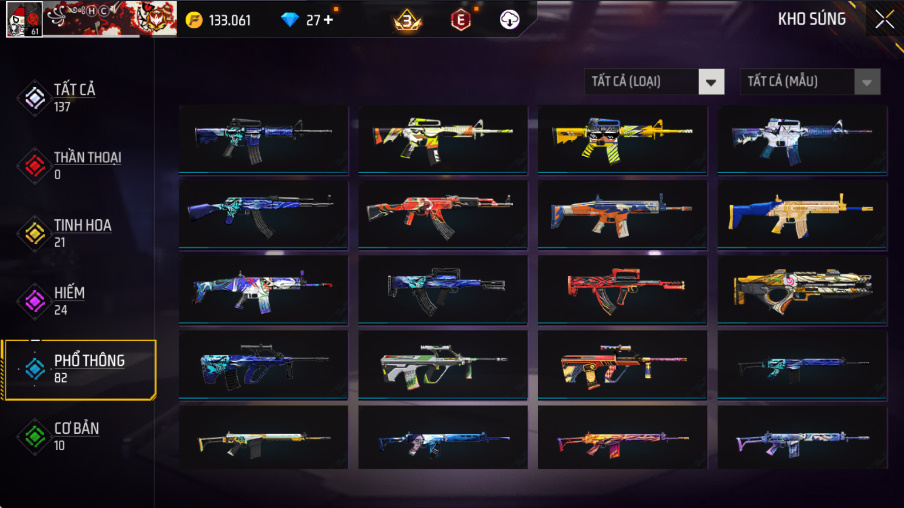Choose the gold futuristic rifle with pink emblem

(x=802, y=289)
